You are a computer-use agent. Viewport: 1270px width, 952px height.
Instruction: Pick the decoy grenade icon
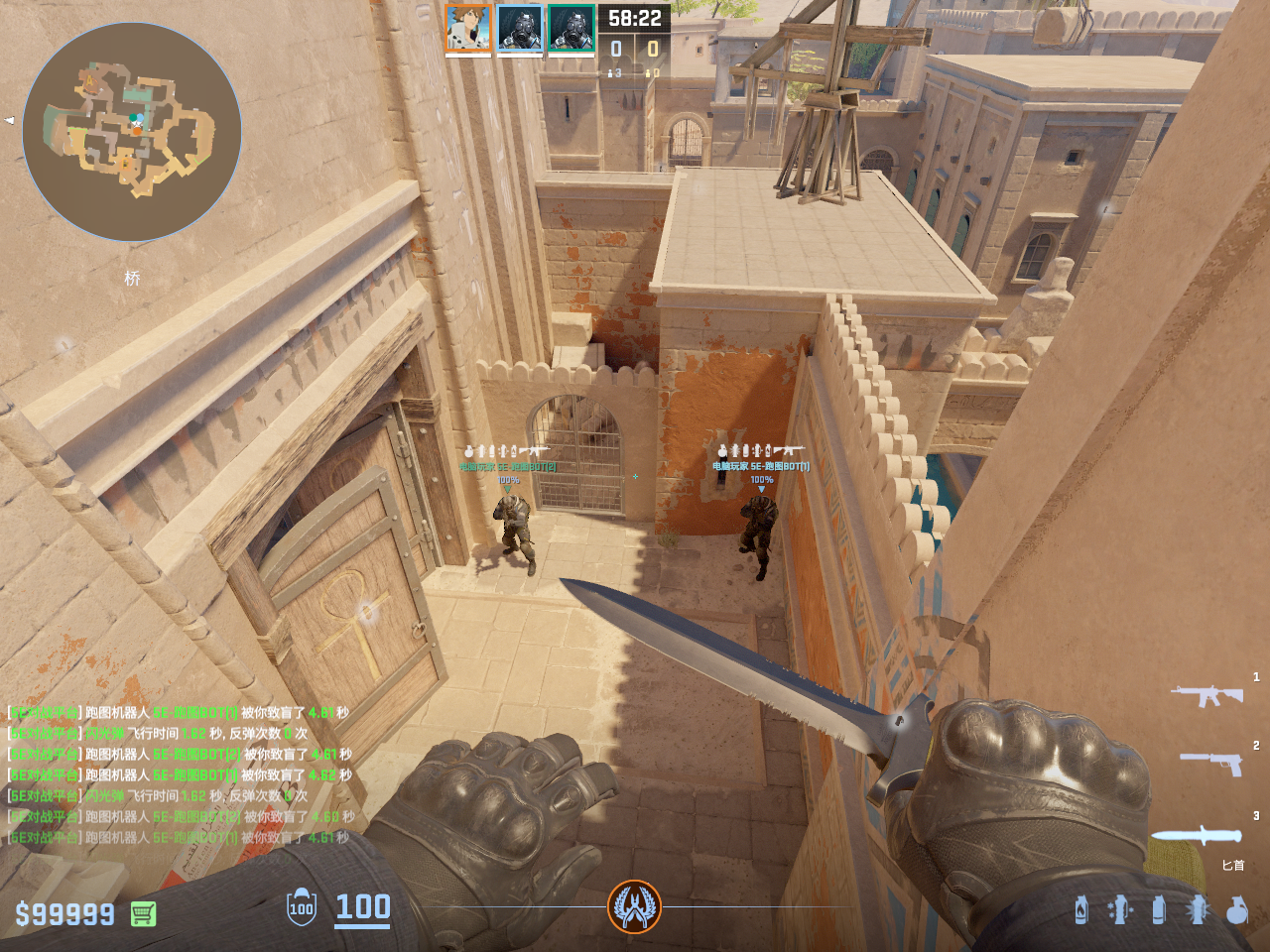1120,909
